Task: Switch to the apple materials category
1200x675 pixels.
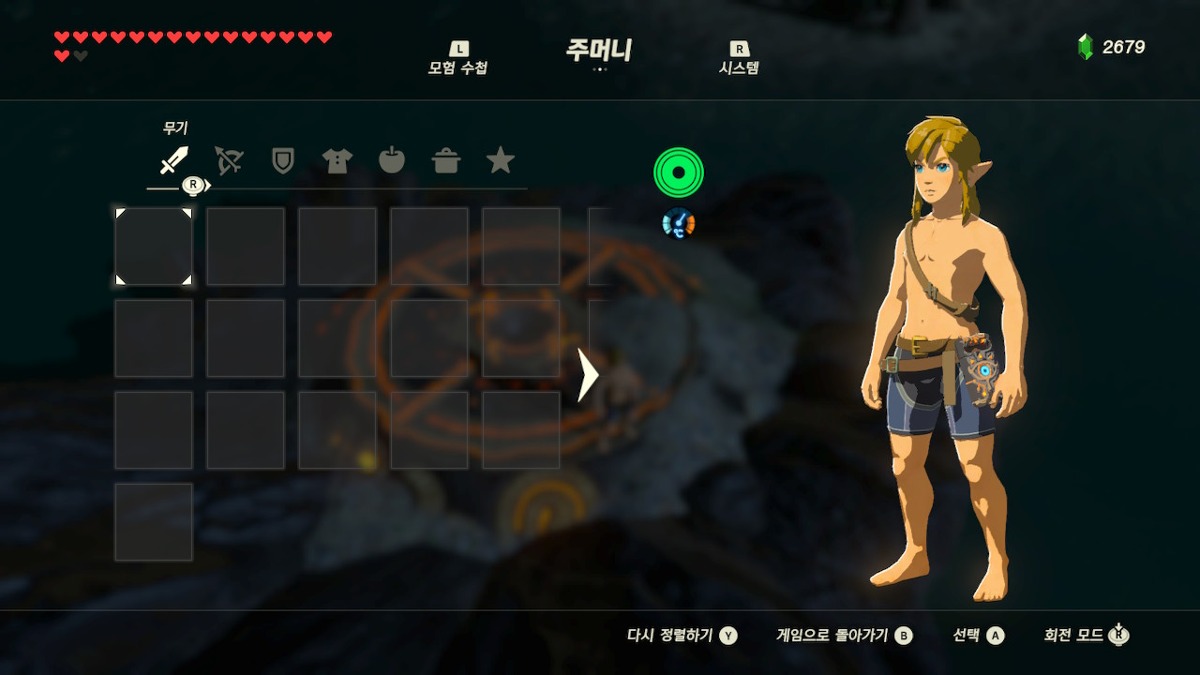Action: pos(392,160)
